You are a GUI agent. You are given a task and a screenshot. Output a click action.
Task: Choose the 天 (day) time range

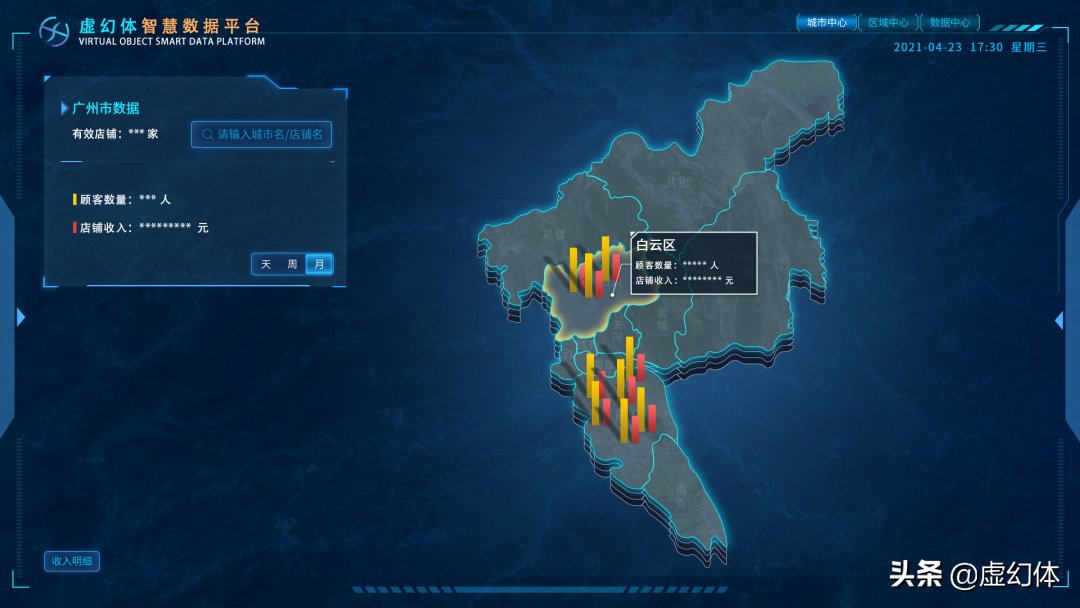click(266, 264)
